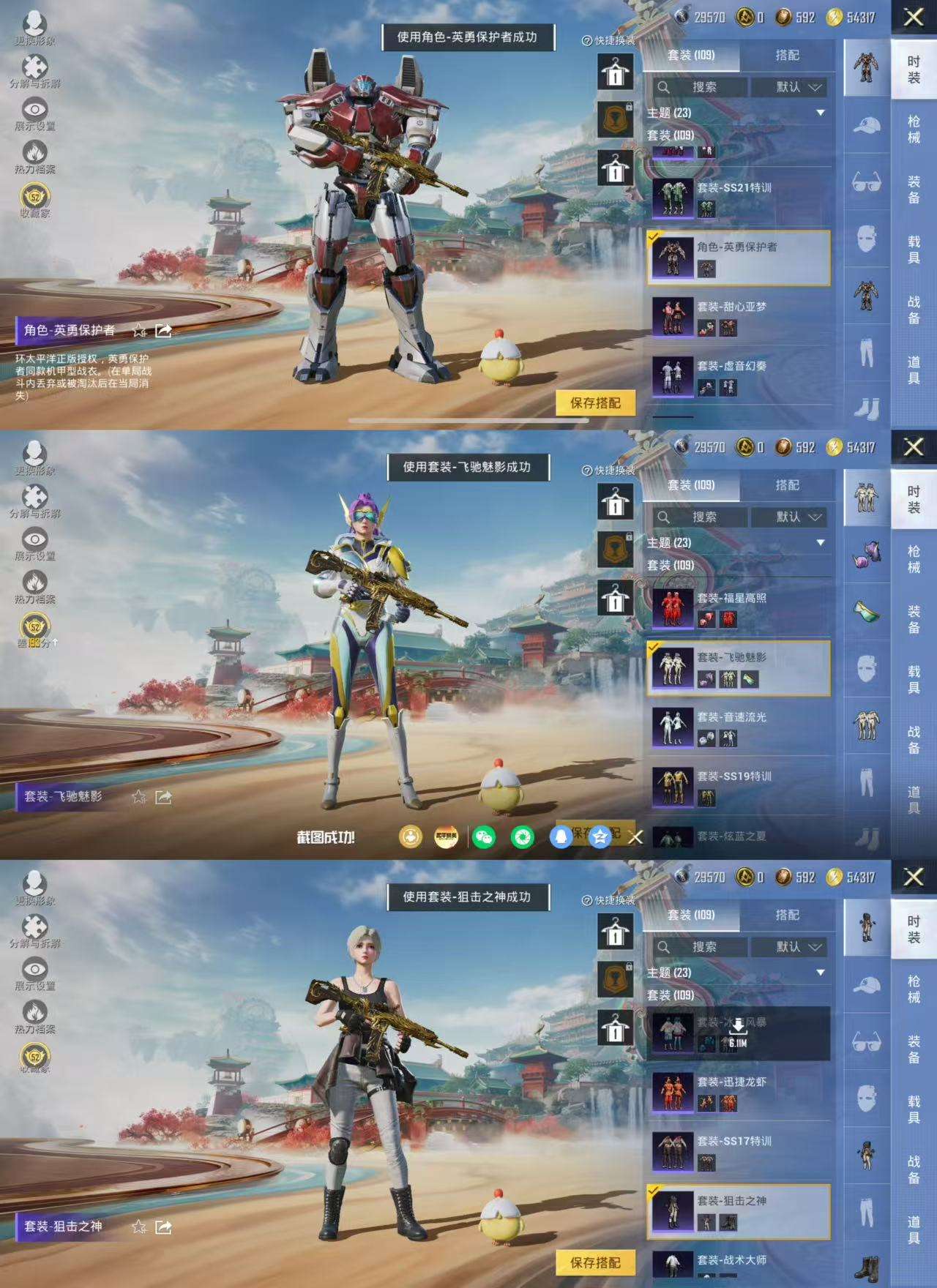
Task: Choose the 套装-SS17特训 outfit row
Action: coord(739,1151)
